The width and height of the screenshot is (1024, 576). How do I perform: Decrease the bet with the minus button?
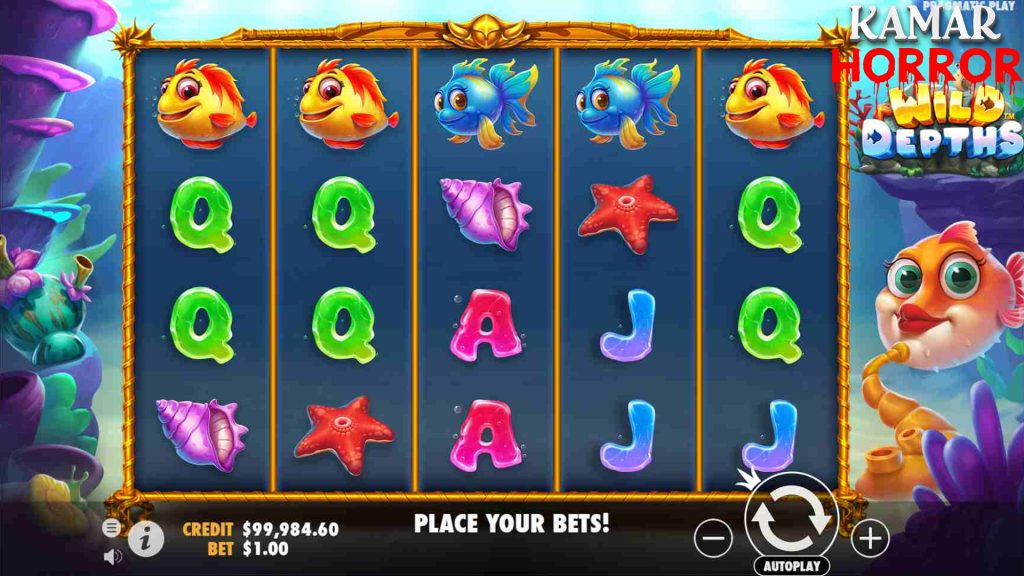tap(713, 540)
